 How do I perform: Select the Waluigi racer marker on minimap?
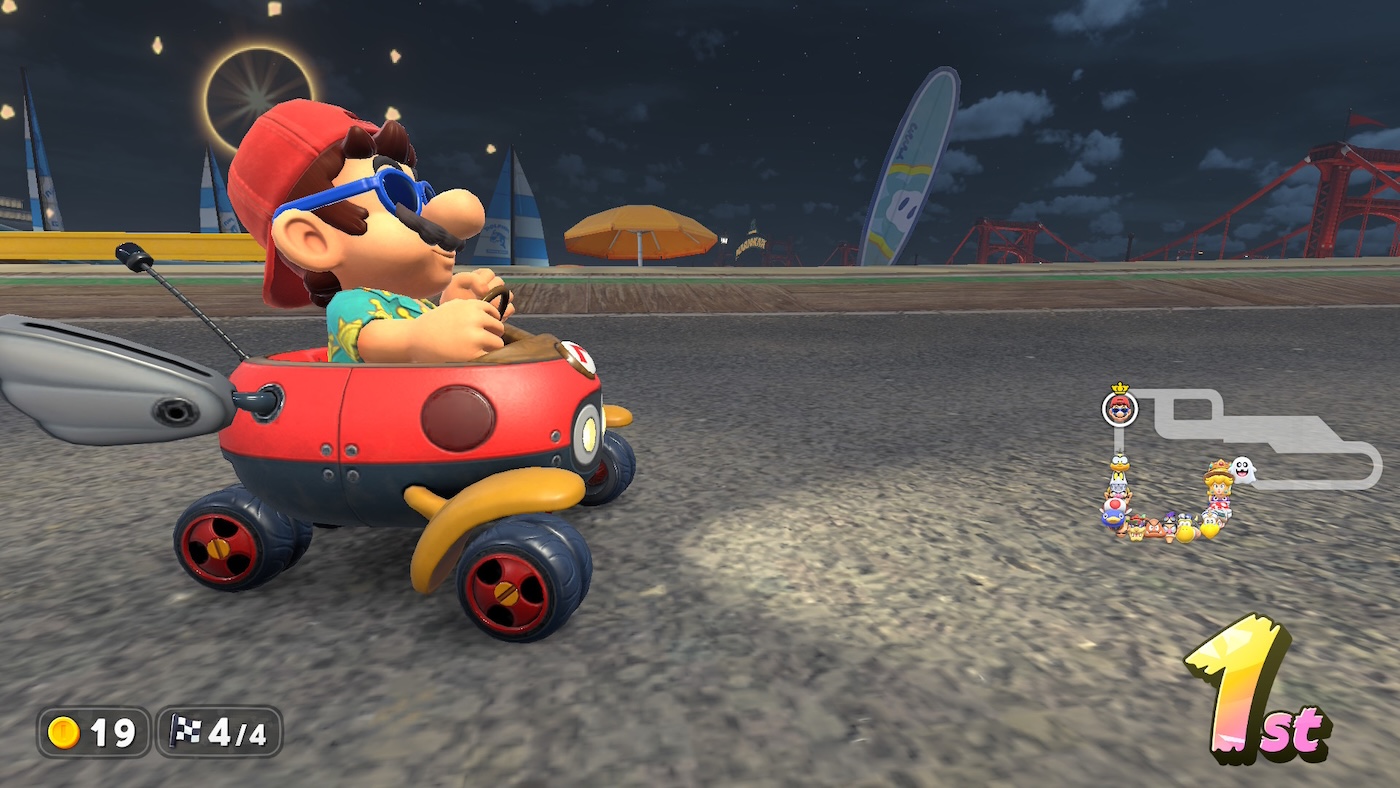[x=1171, y=521]
